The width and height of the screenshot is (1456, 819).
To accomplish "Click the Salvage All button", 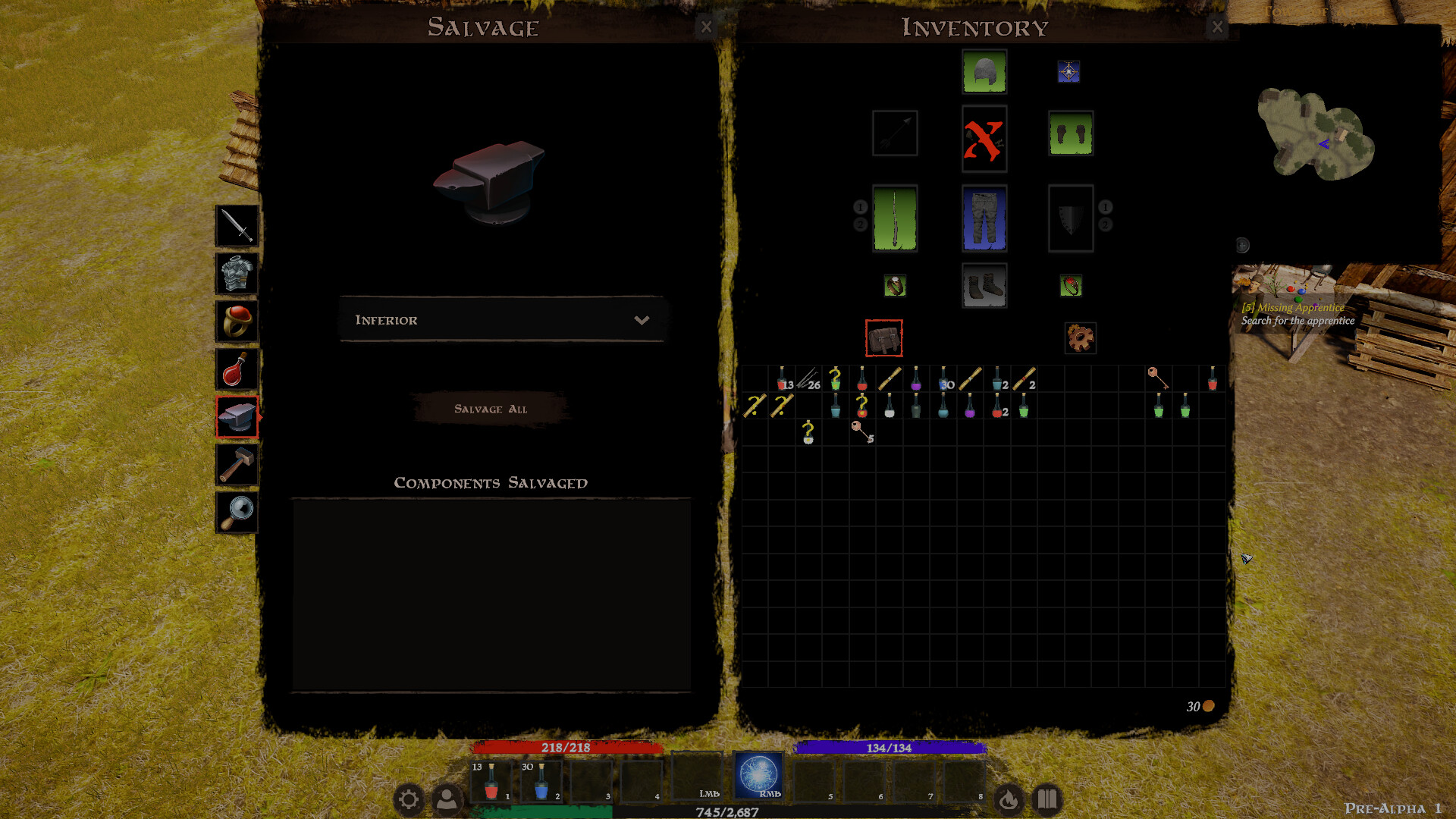I will (490, 409).
